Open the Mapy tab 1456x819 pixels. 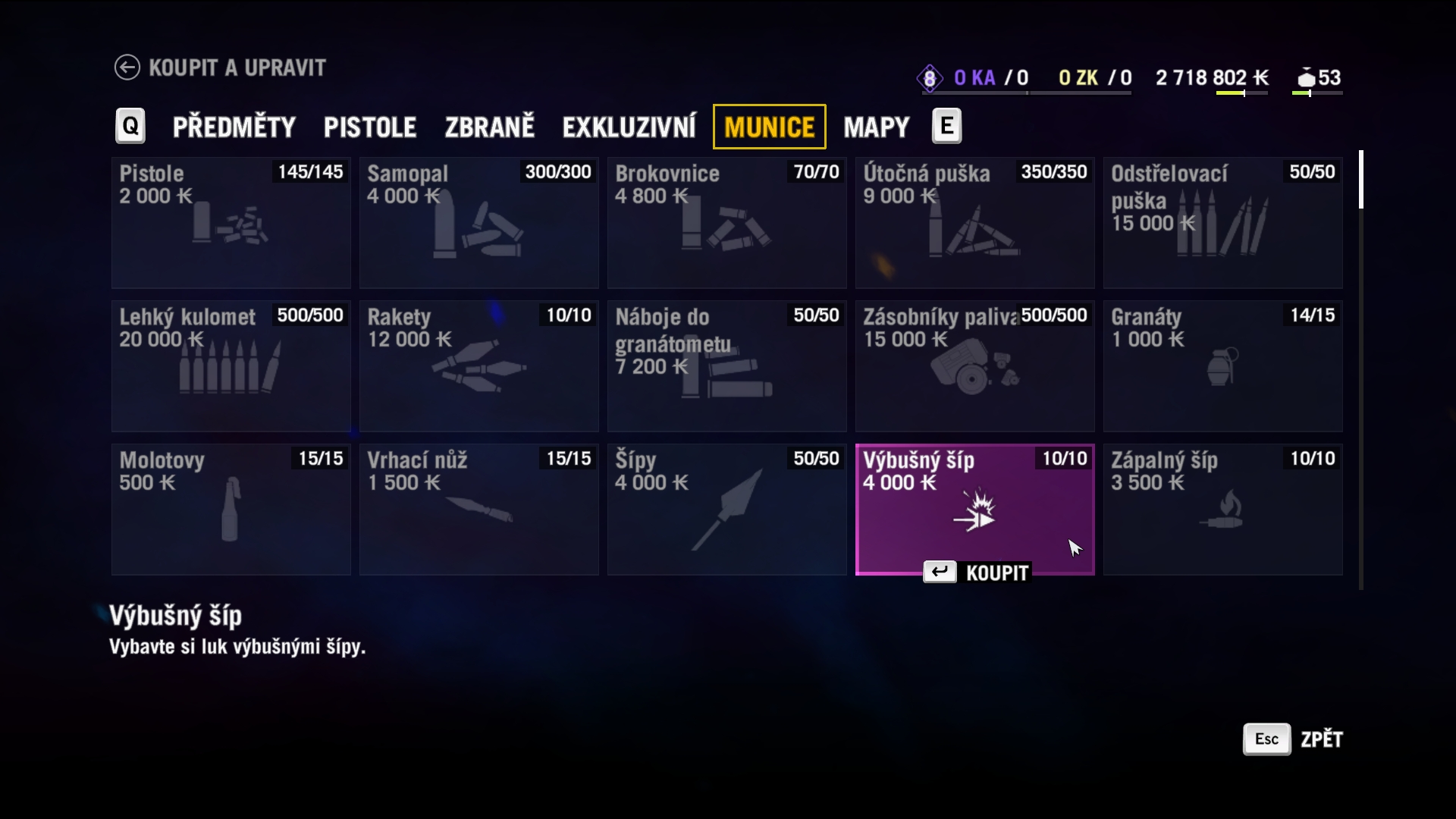pyautogui.click(x=876, y=127)
